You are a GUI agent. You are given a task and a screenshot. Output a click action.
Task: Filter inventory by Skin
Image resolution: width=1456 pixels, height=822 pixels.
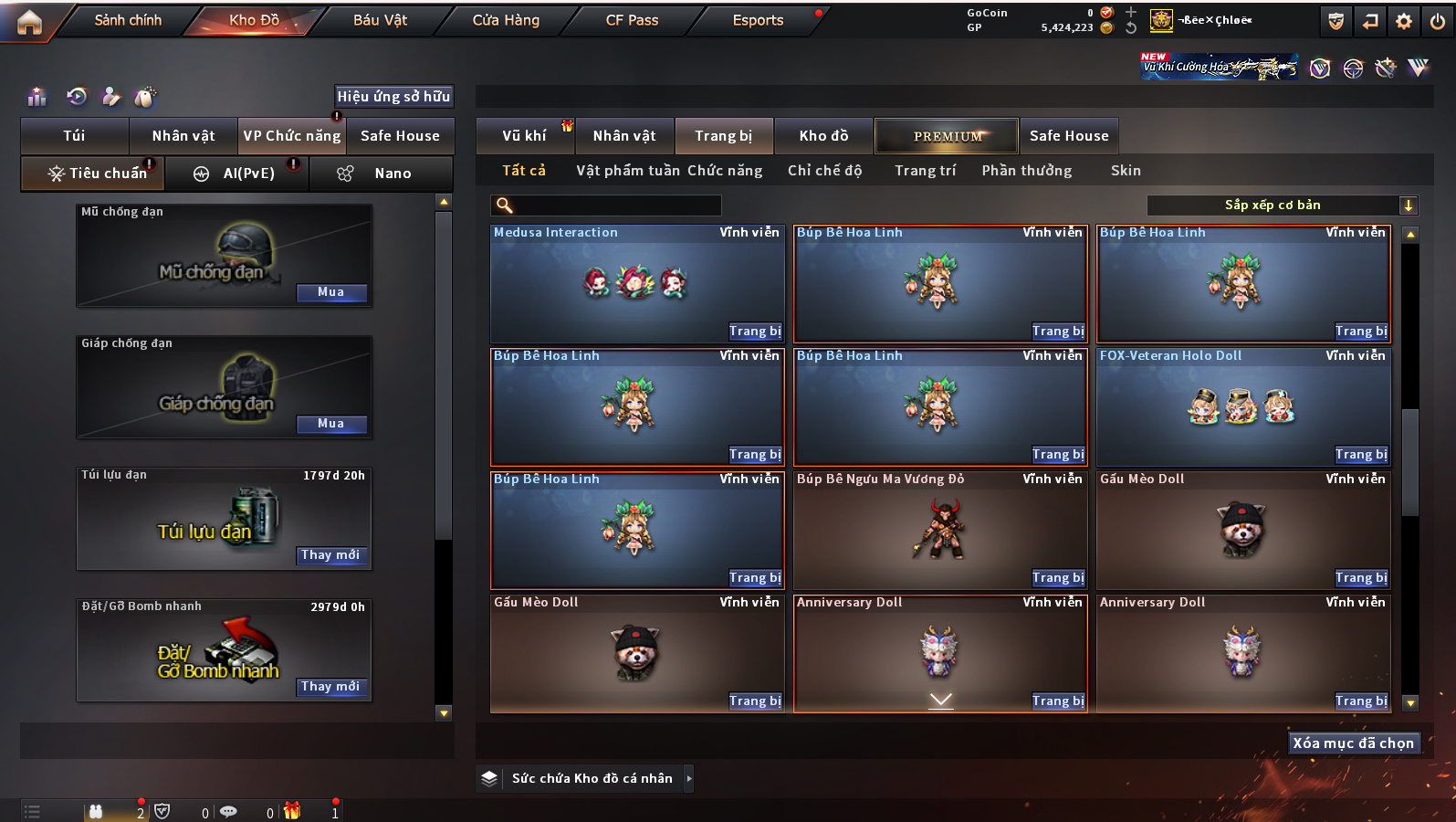[x=1126, y=171]
